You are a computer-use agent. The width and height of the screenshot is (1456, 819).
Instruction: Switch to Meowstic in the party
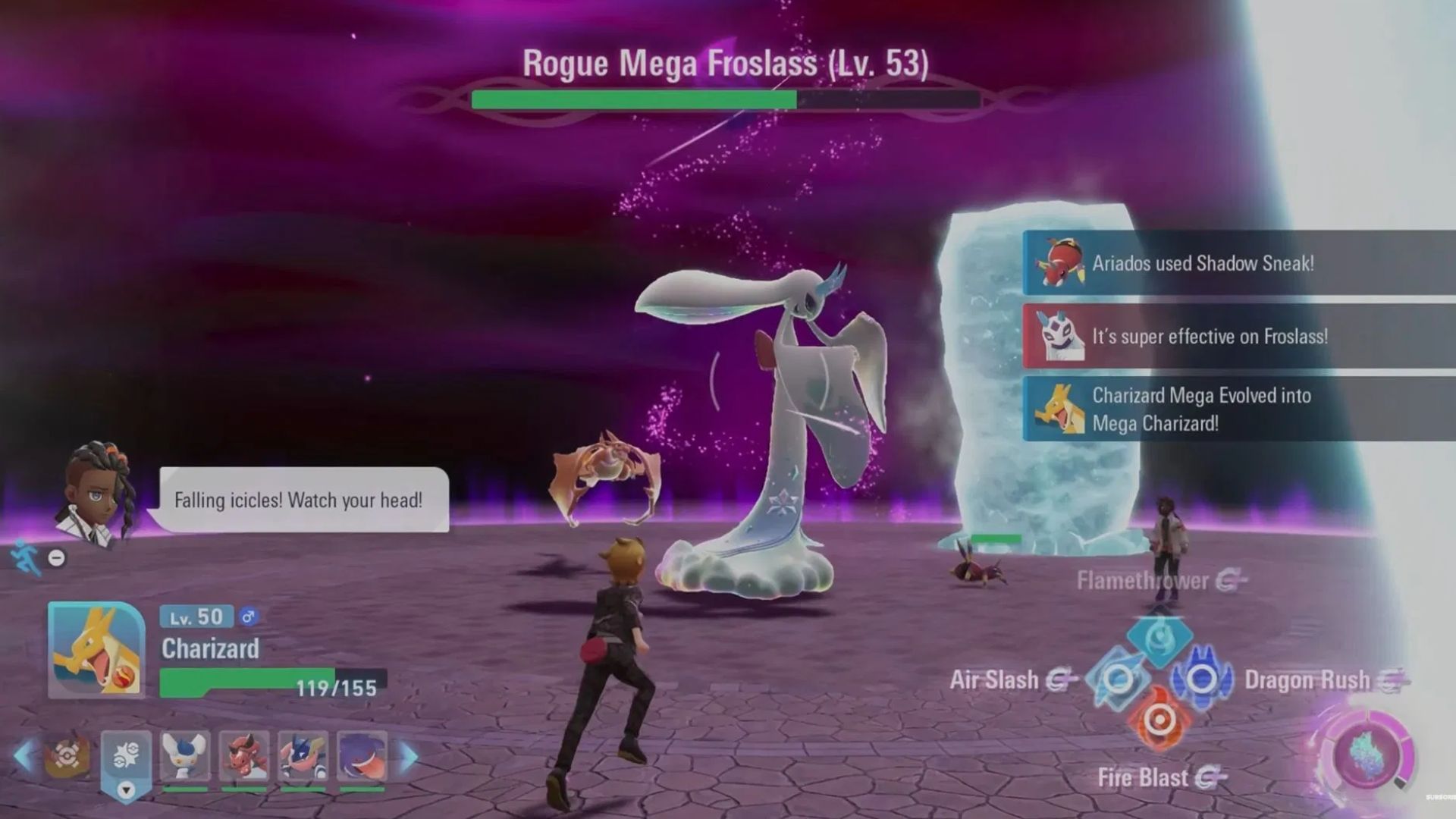(185, 756)
